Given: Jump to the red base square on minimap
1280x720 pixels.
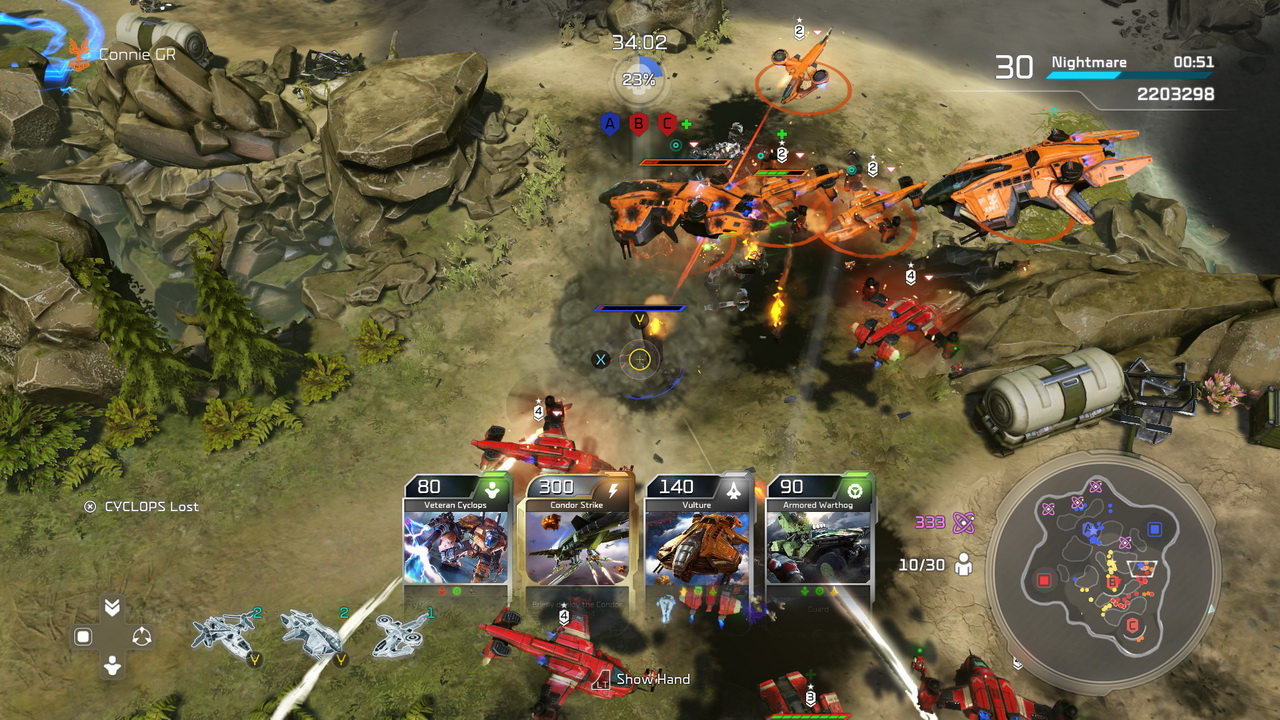Looking at the screenshot, I should (x=1044, y=580).
